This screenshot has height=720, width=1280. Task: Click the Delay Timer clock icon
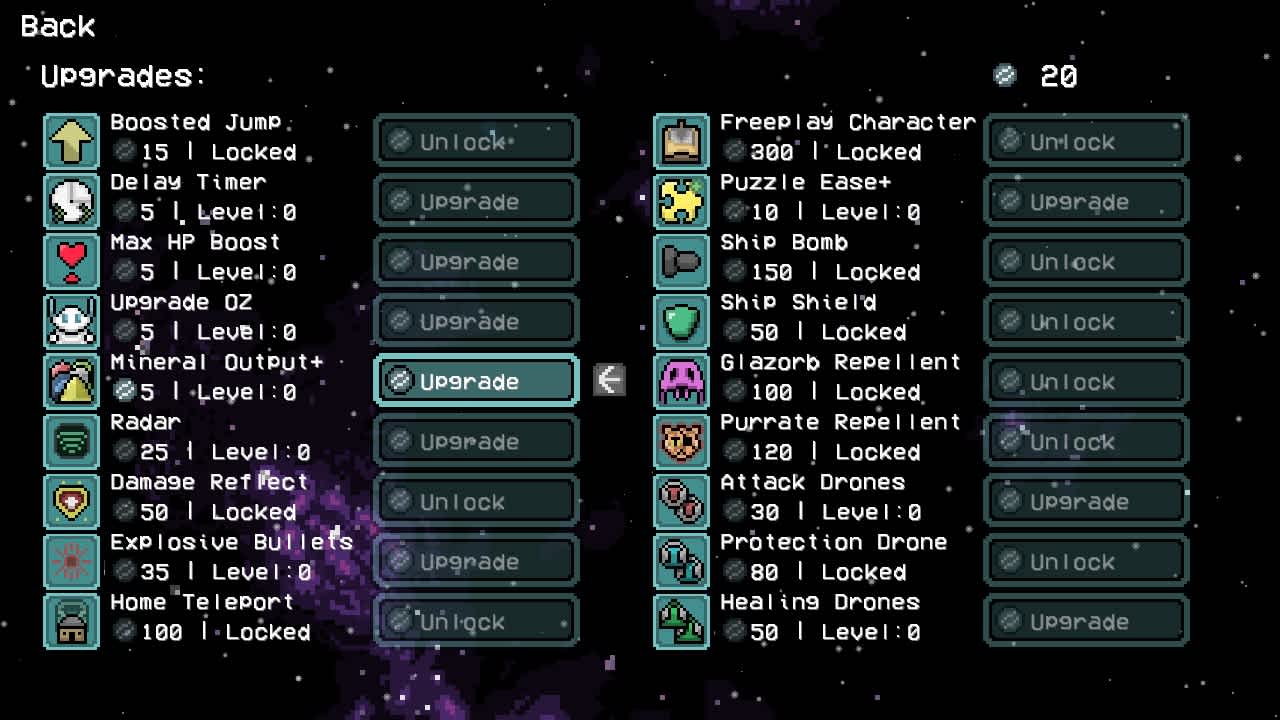tap(71, 201)
